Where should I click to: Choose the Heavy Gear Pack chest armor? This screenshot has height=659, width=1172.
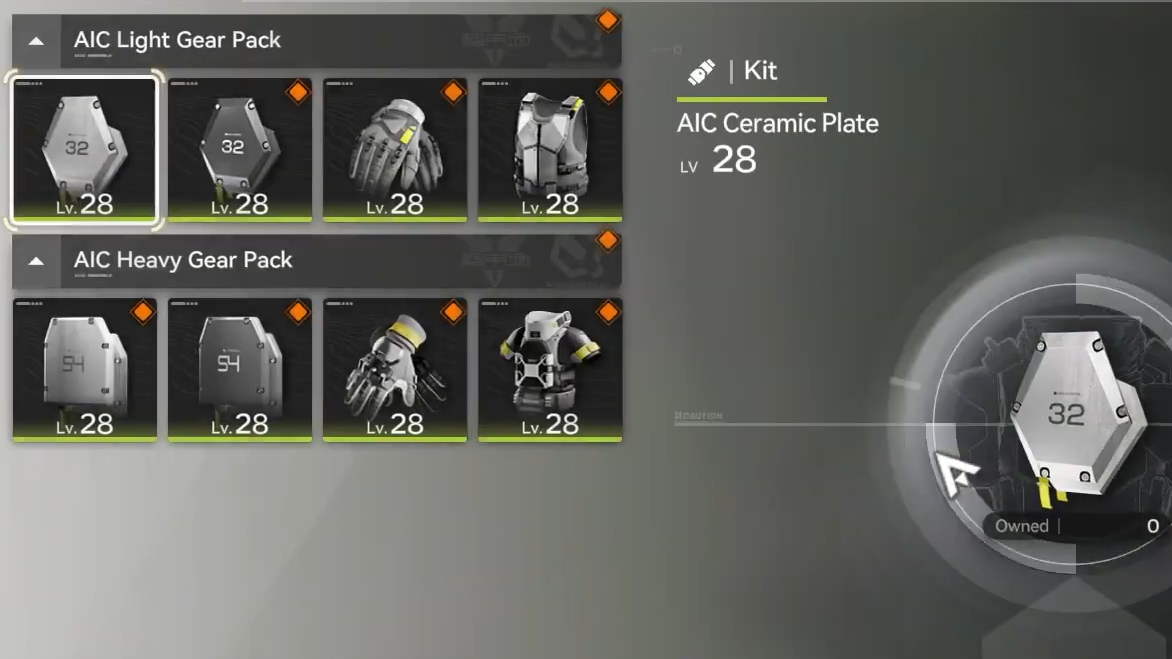(x=550, y=369)
